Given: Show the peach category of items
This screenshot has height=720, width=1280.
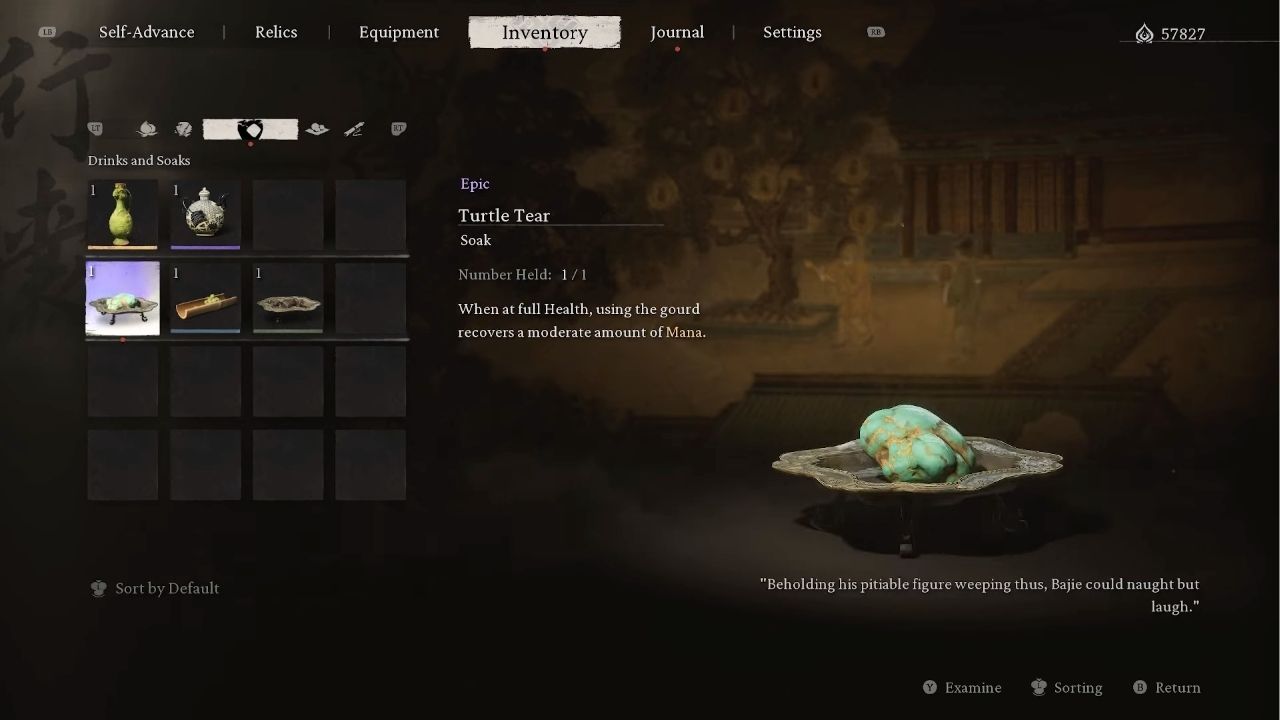Looking at the screenshot, I should (147, 129).
